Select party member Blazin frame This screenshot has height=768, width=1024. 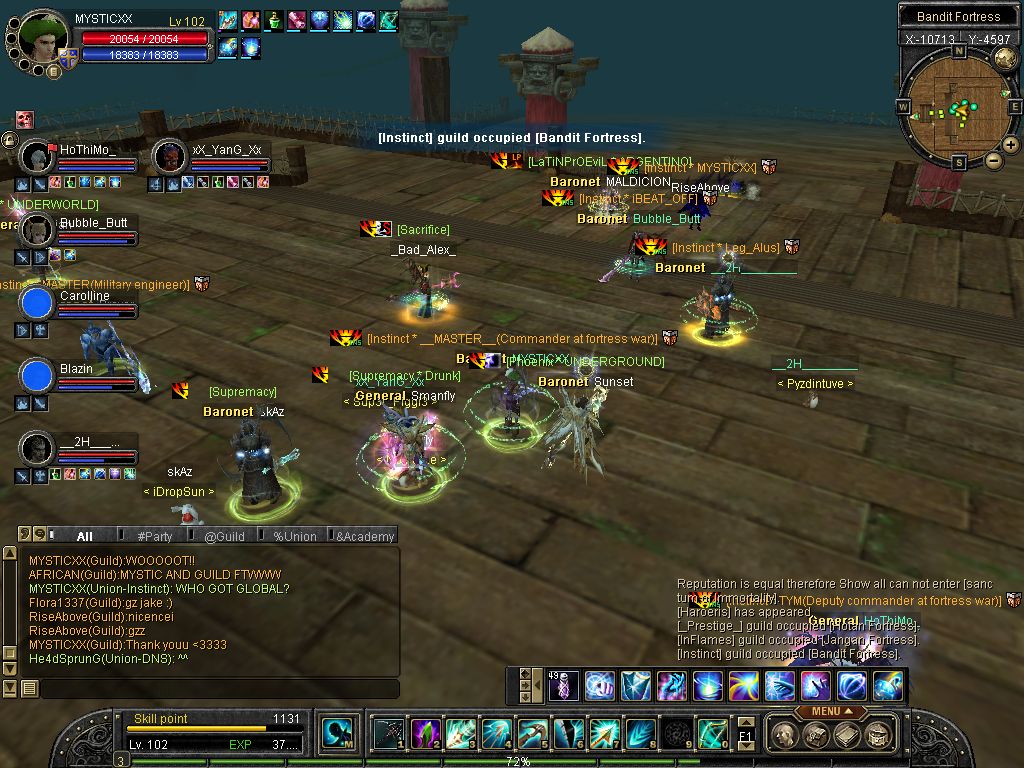click(37, 376)
